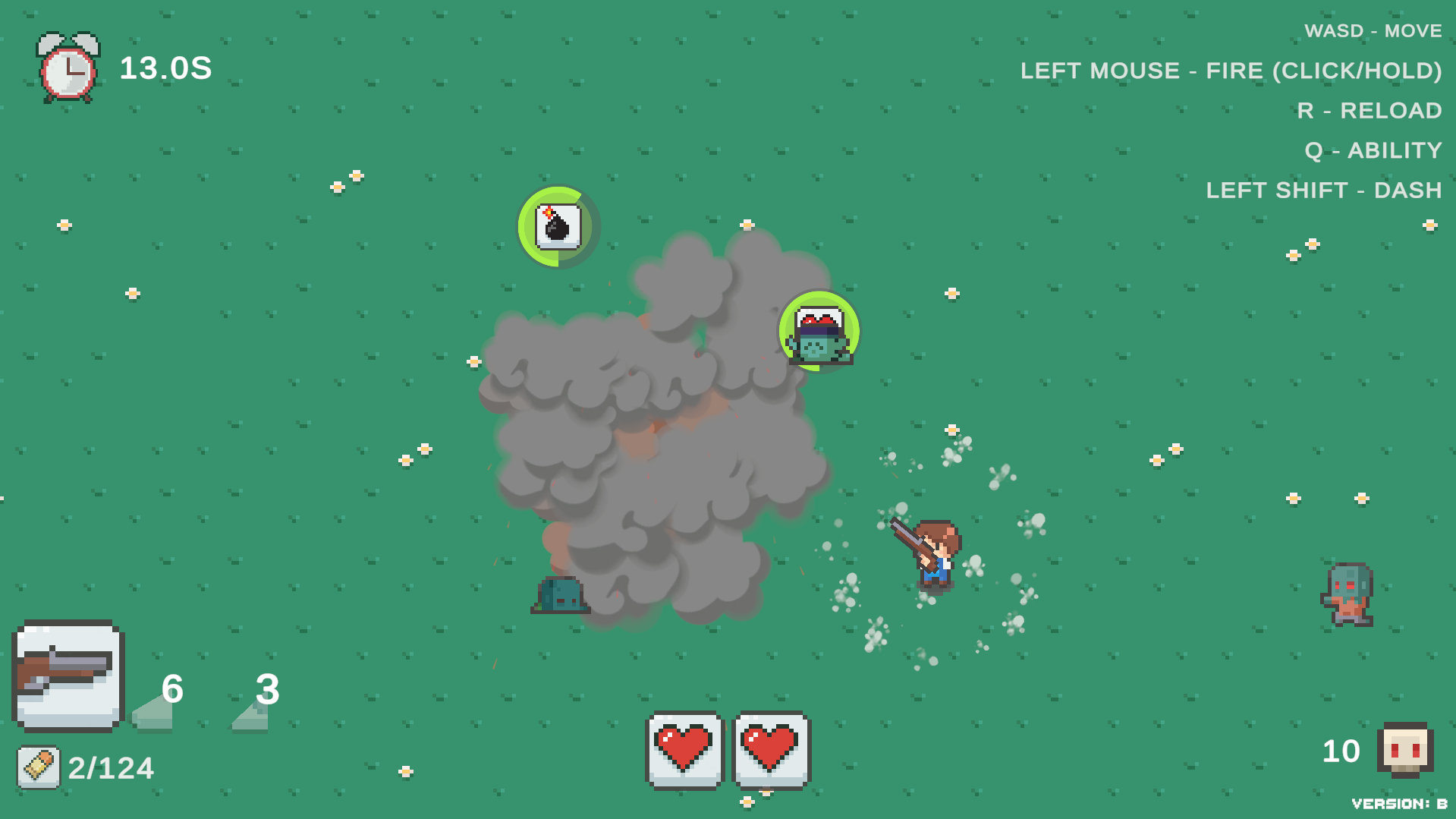Expand the kill count showing 10

pyautogui.click(x=1340, y=751)
